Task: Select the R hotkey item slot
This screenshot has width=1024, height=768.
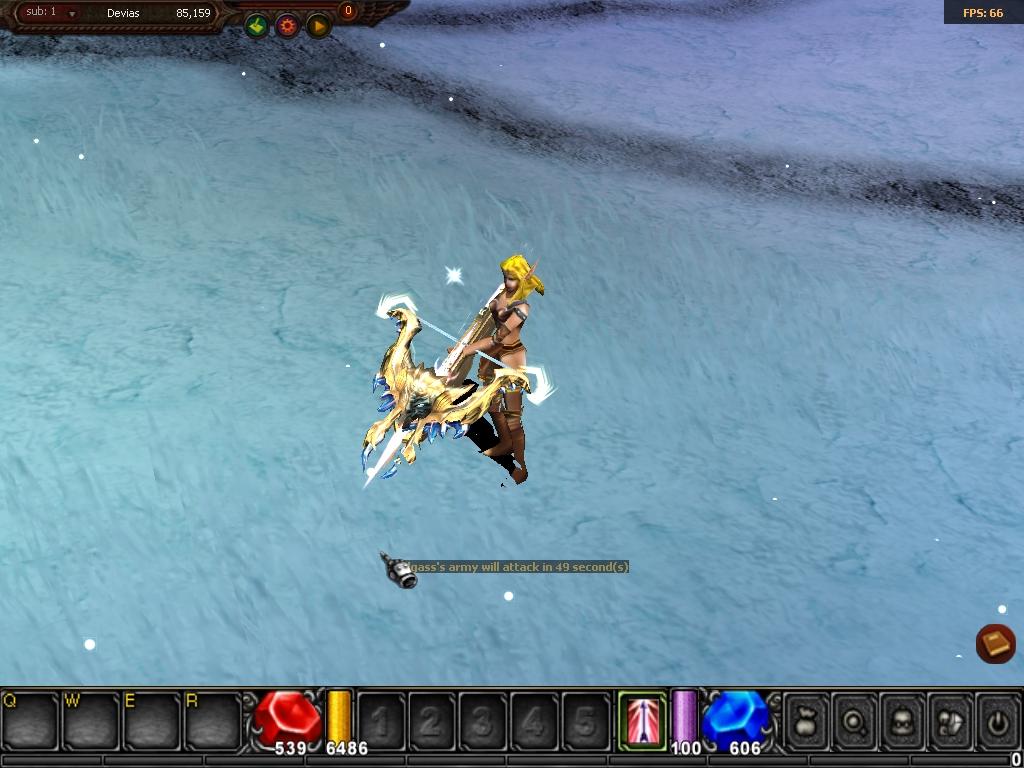Action: [x=213, y=719]
